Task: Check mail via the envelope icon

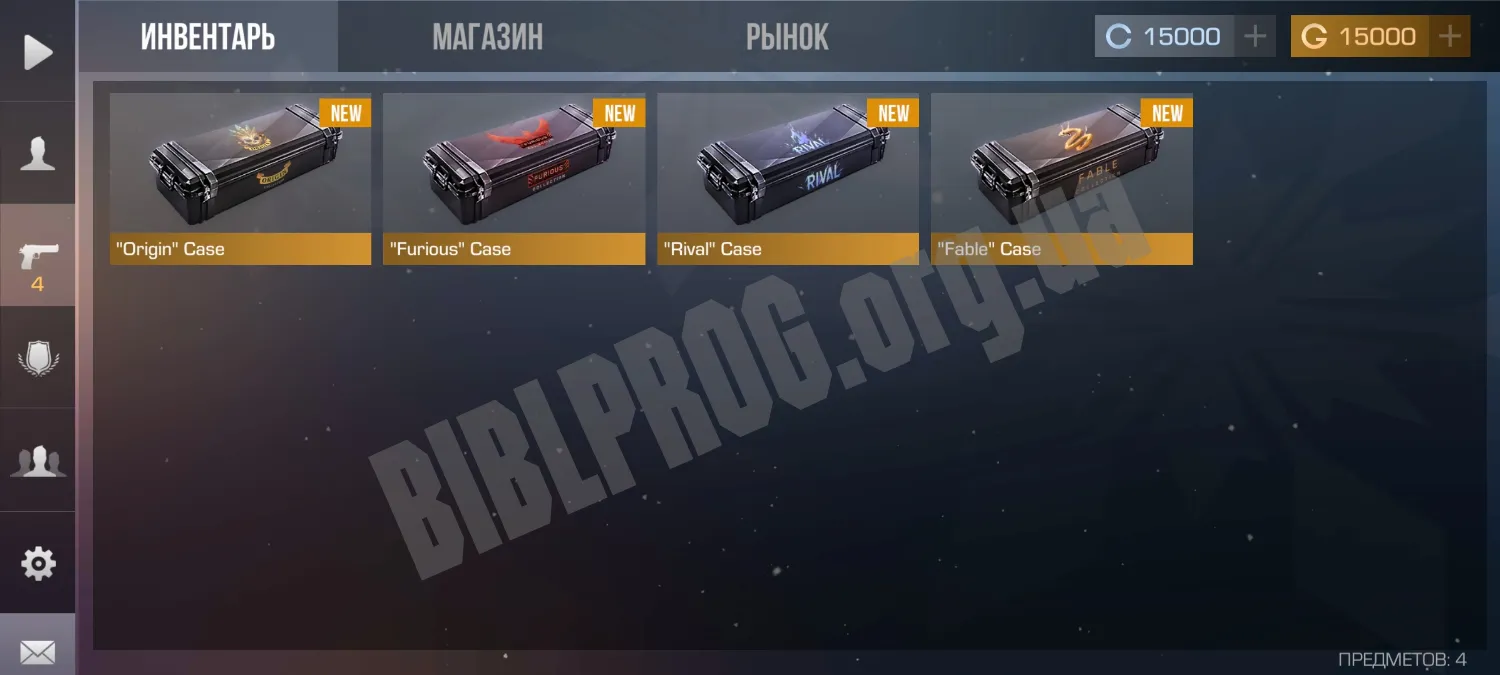Action: click(x=38, y=652)
